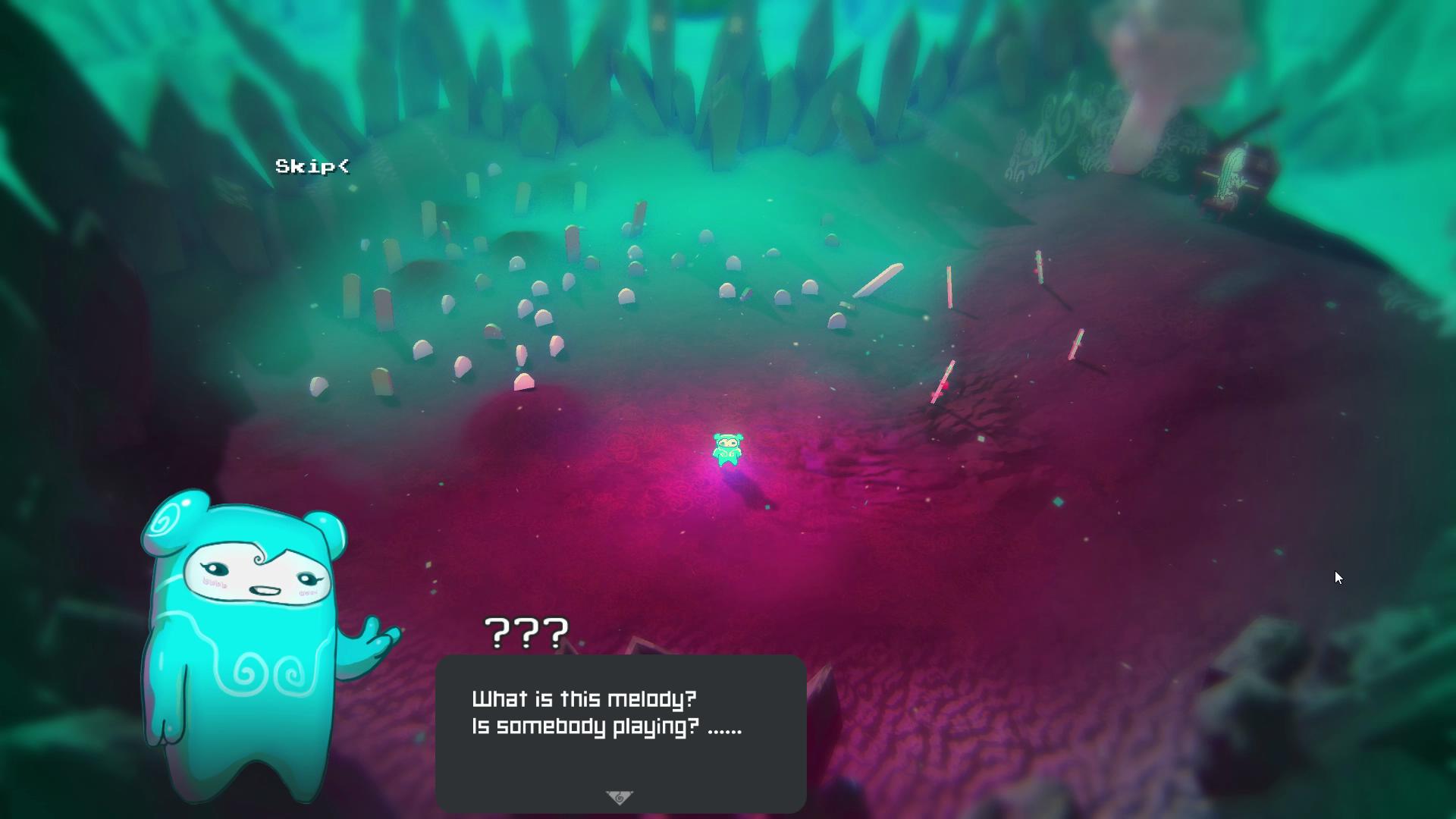Advance dialogue with the bottom arrow
1456x819 pixels.
pyautogui.click(x=620, y=797)
